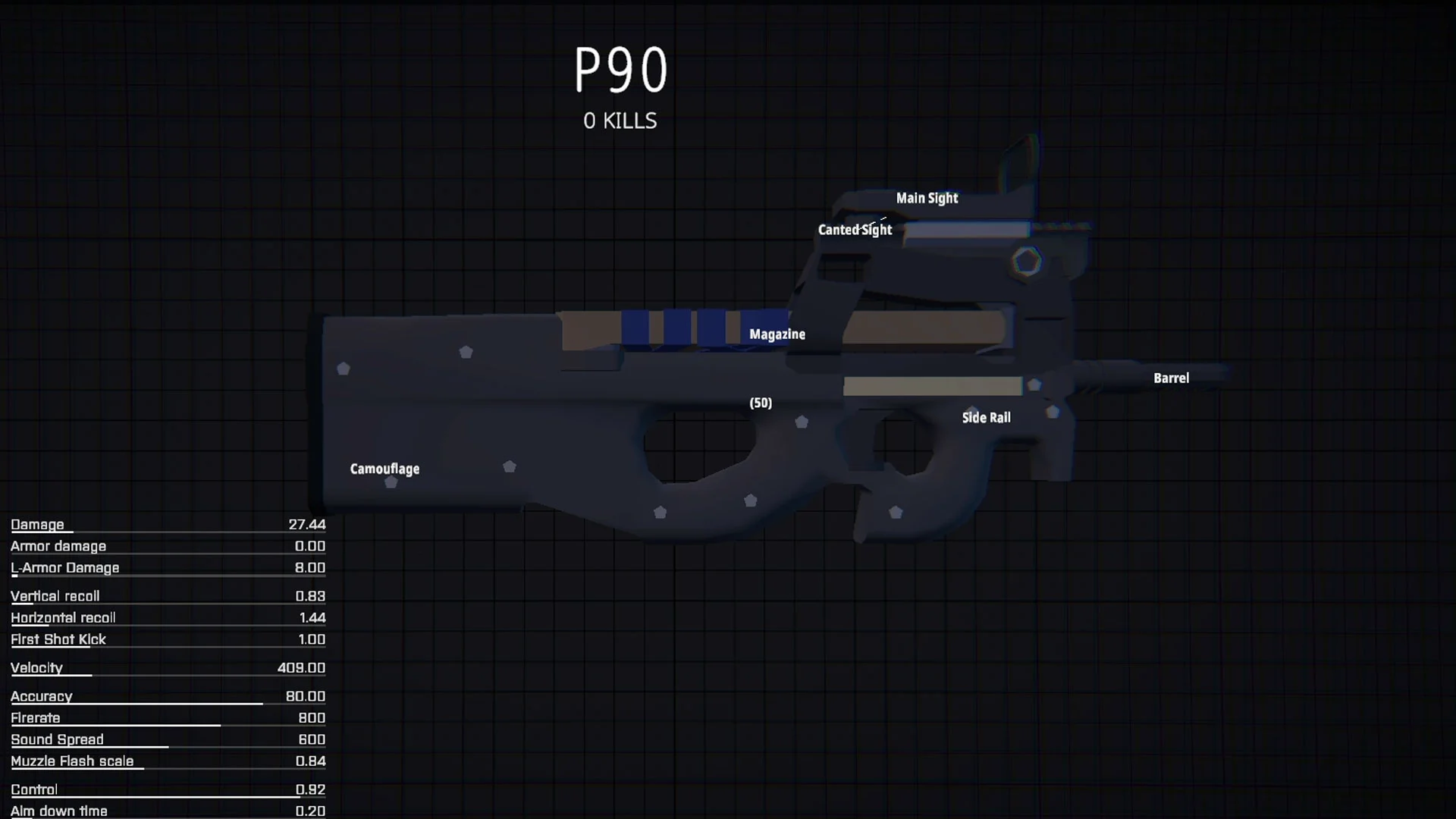Select the Side Rail attachment slot

tap(986, 417)
